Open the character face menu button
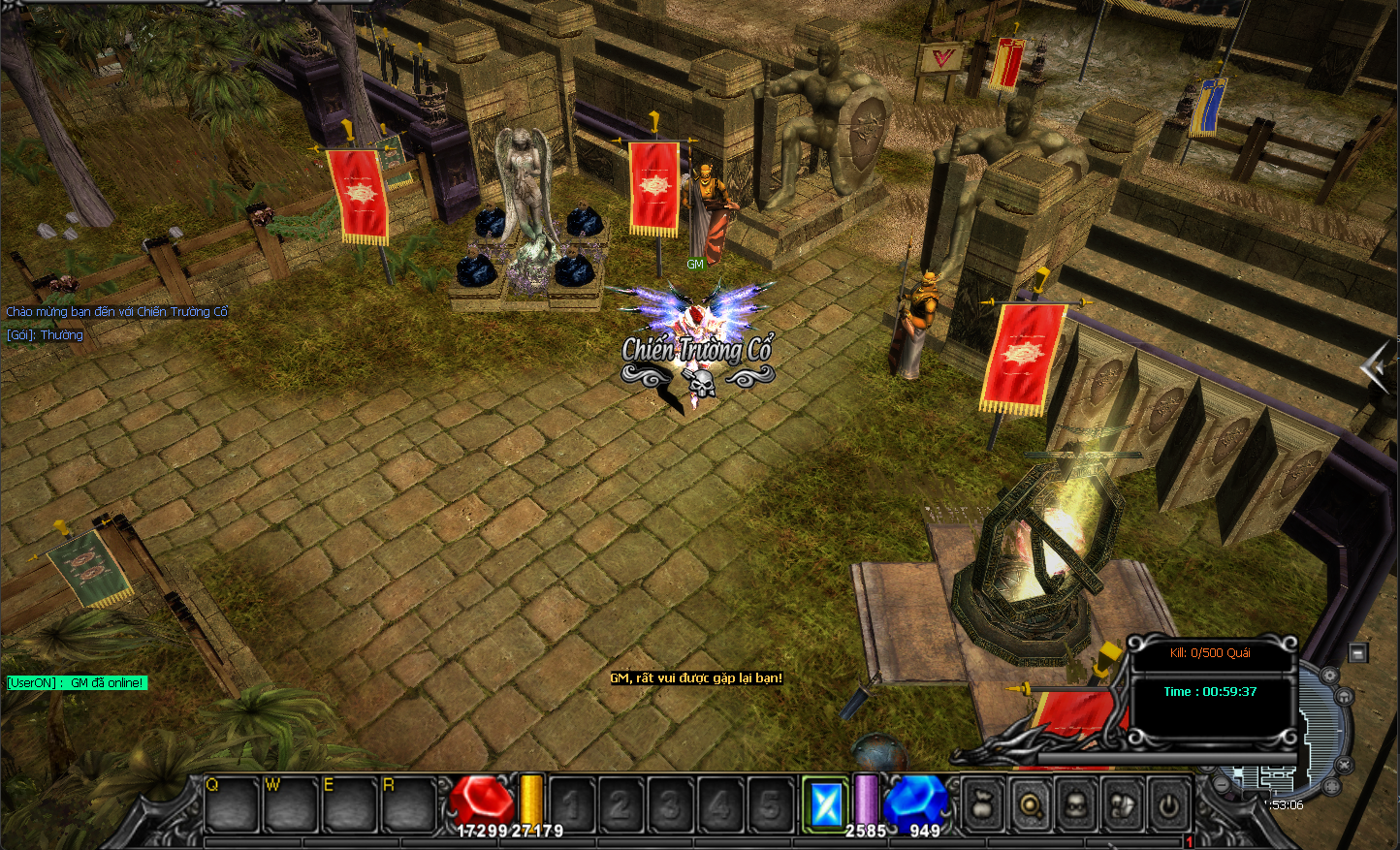The width and height of the screenshot is (1400, 850). 1076,804
